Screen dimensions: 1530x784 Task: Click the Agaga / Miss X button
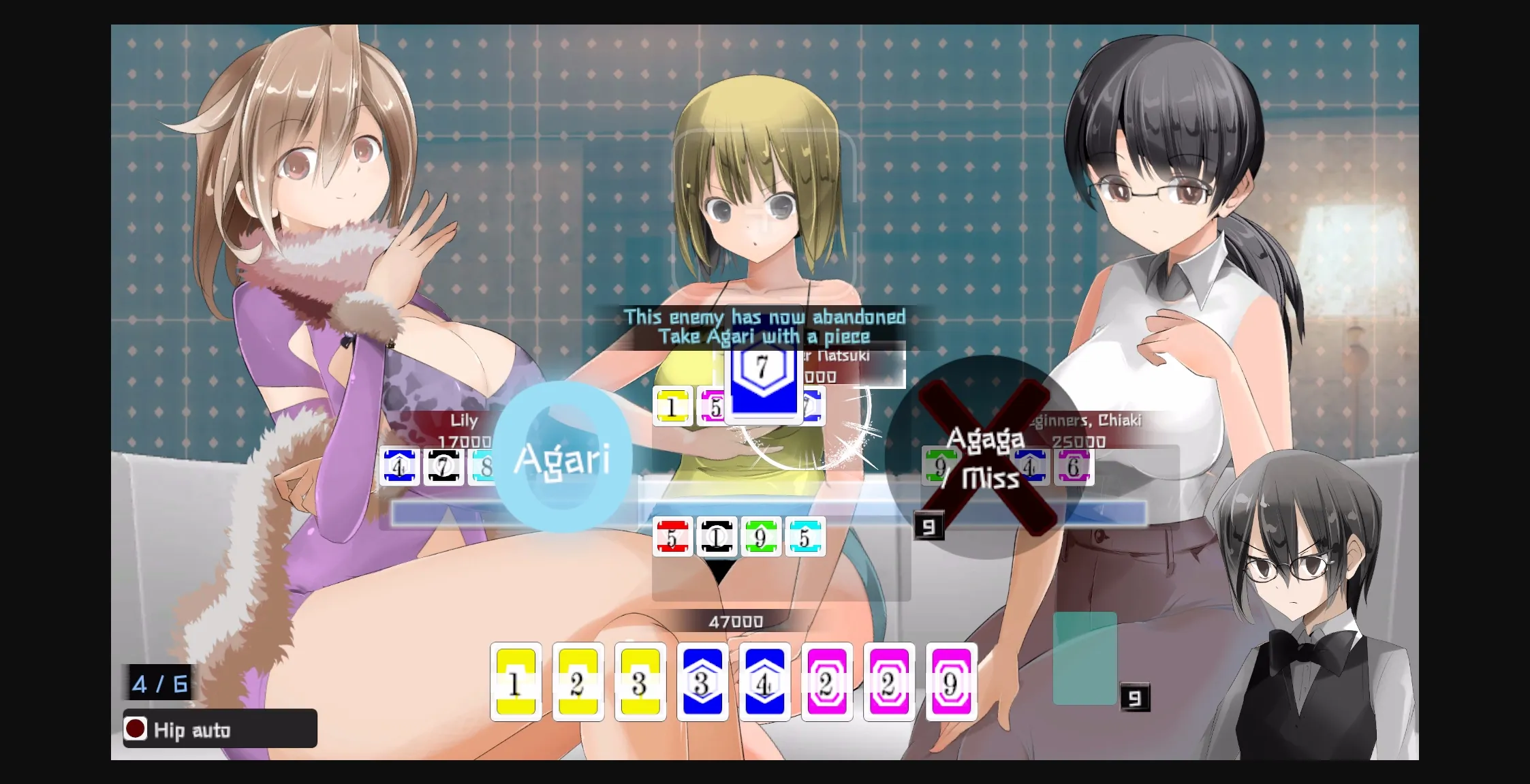click(986, 460)
